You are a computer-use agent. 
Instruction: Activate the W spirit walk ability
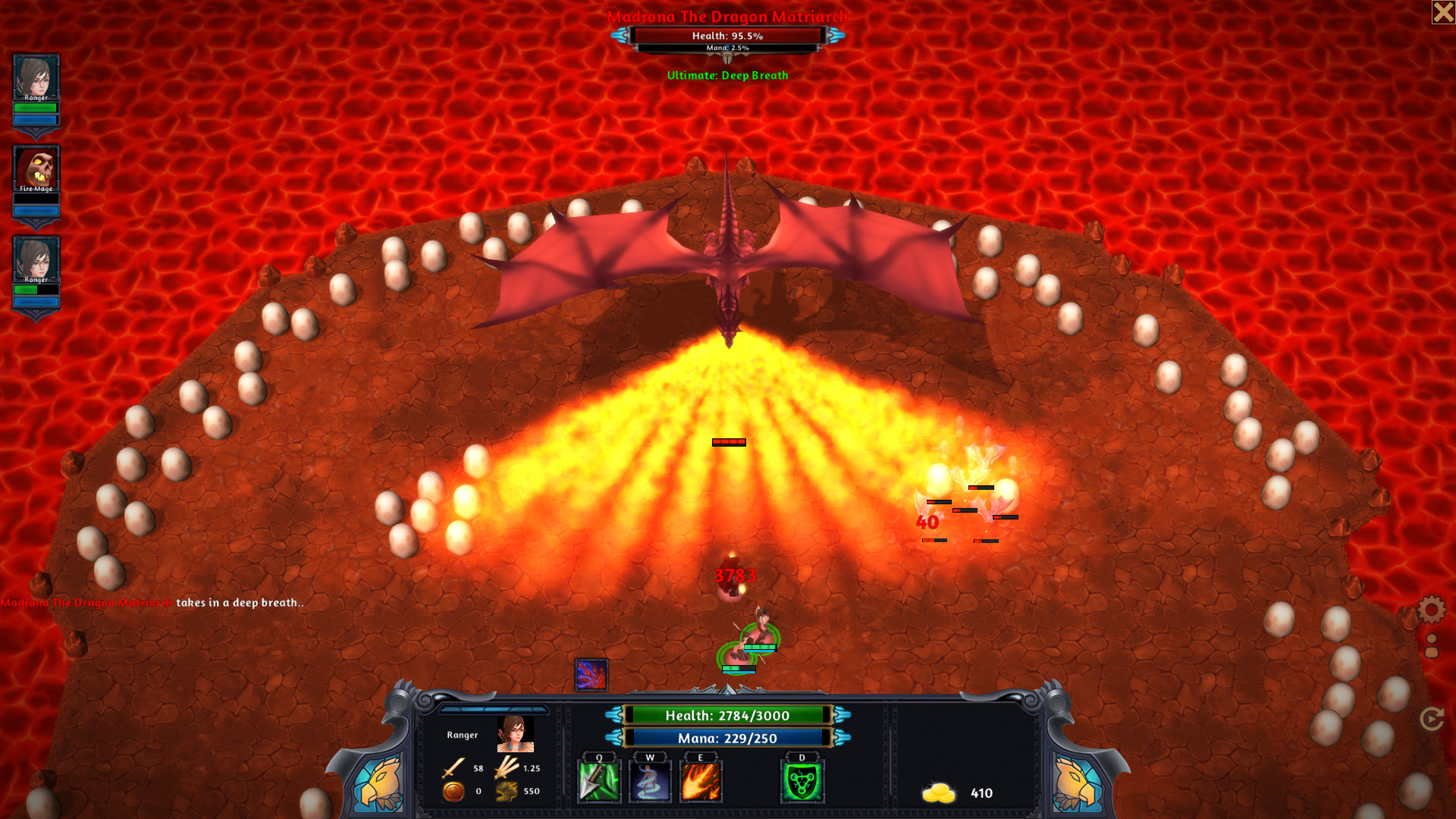650,781
